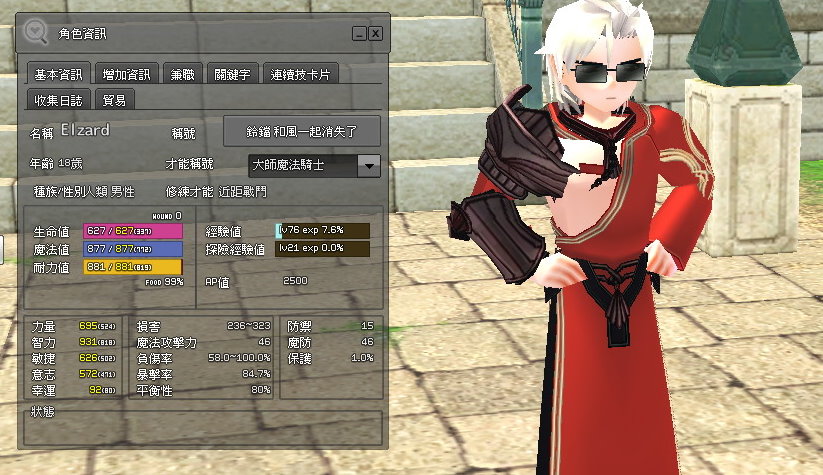Switch to the 收集日誌 tab
823x475 pixels.
click(60, 99)
